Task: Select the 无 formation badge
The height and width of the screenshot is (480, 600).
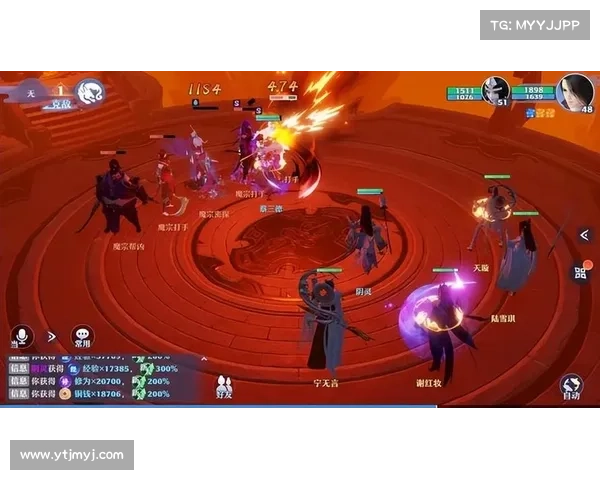Action: coord(31,92)
